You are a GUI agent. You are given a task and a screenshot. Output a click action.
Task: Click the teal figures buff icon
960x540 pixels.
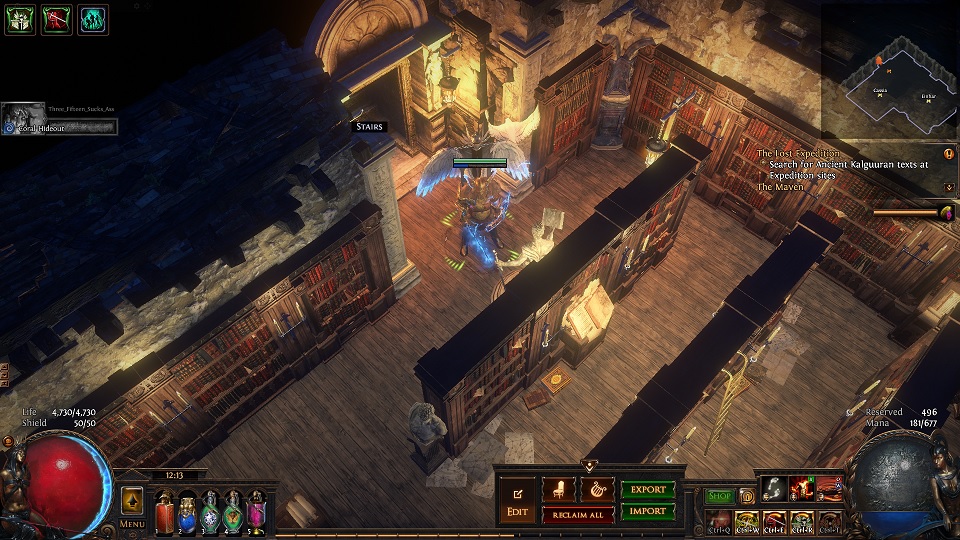click(x=93, y=19)
